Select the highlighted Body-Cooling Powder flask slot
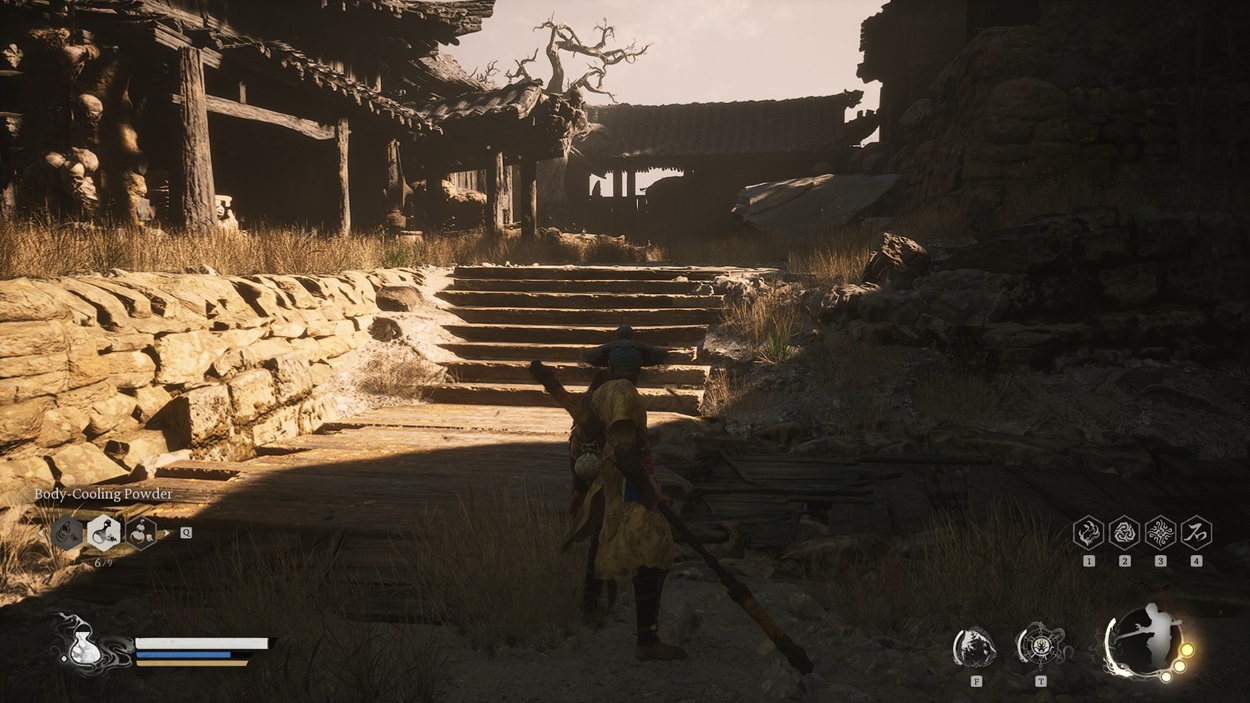 point(104,532)
